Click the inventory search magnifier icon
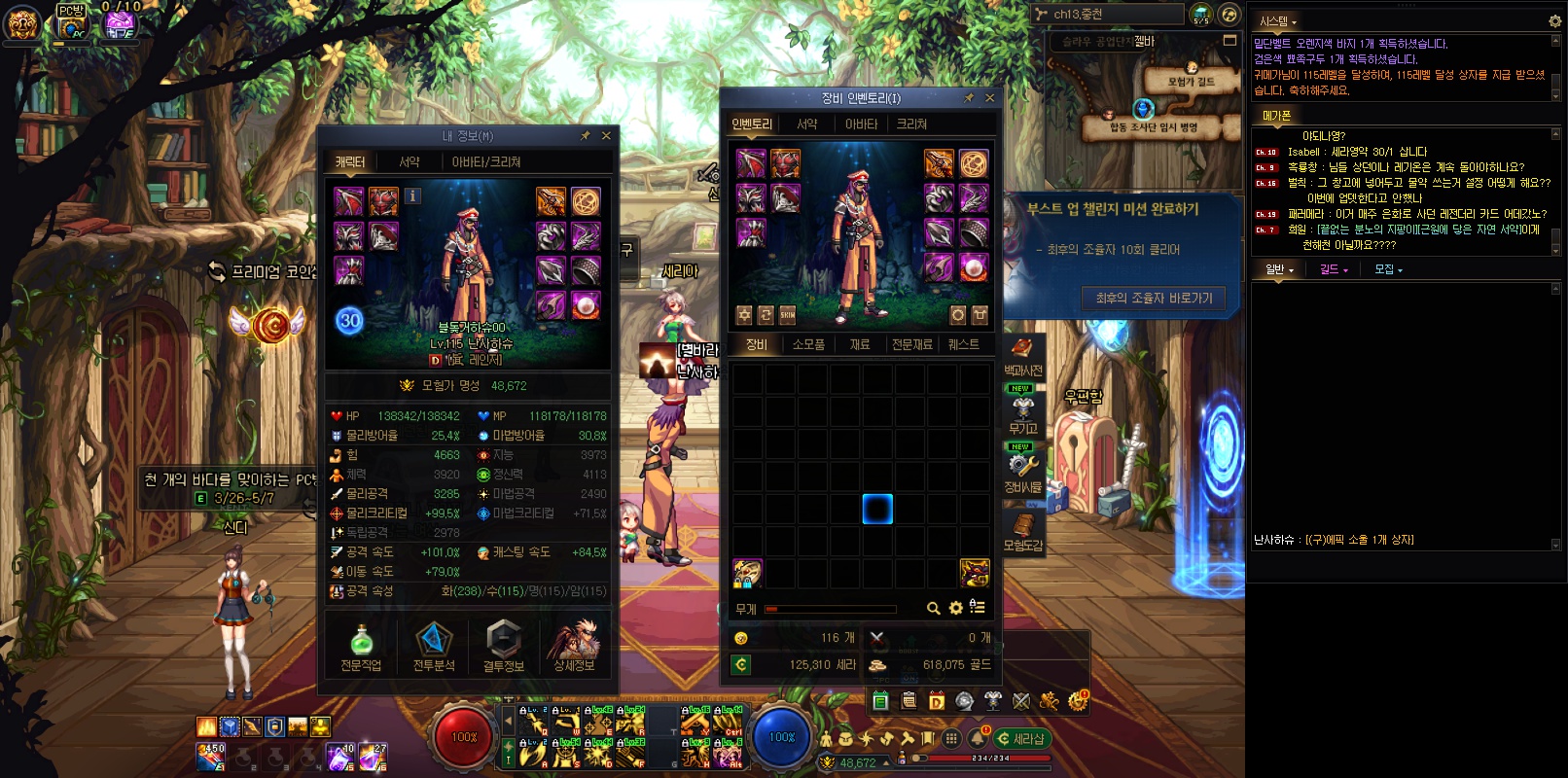Viewport: 1568px width, 778px height. point(933,609)
